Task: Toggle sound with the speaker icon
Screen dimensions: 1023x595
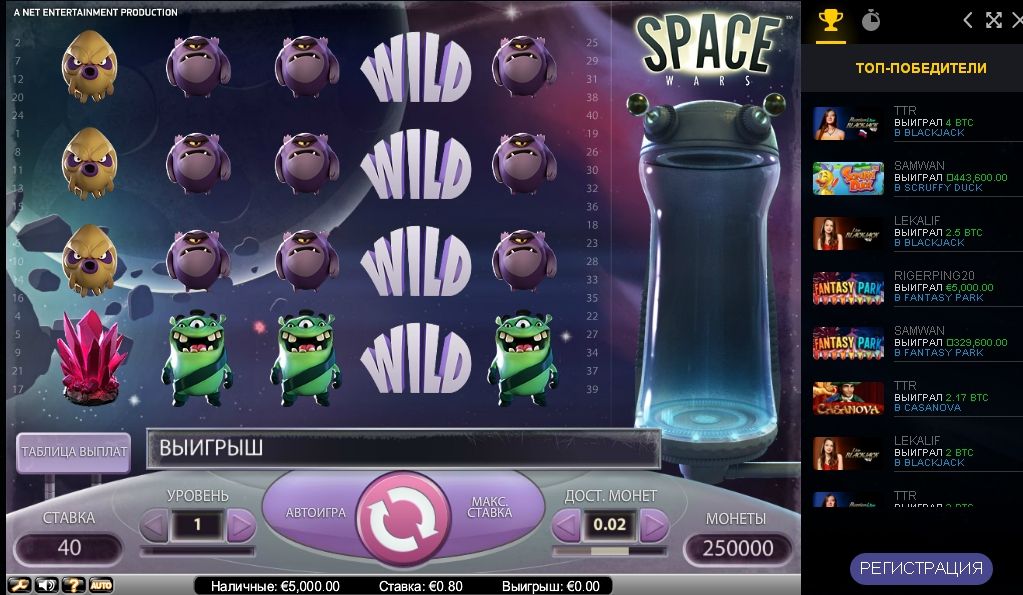Action: 46,585
